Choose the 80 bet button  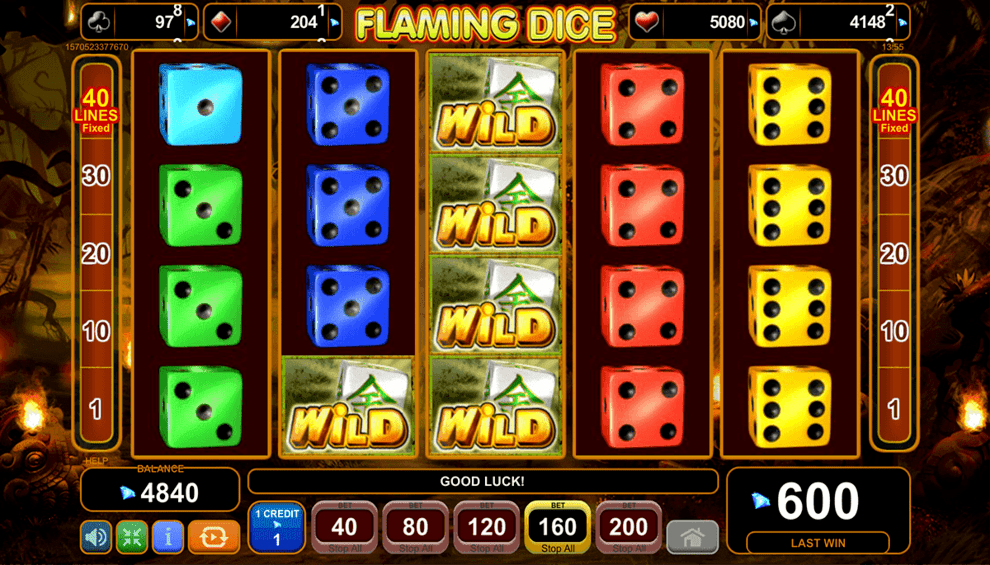click(415, 527)
